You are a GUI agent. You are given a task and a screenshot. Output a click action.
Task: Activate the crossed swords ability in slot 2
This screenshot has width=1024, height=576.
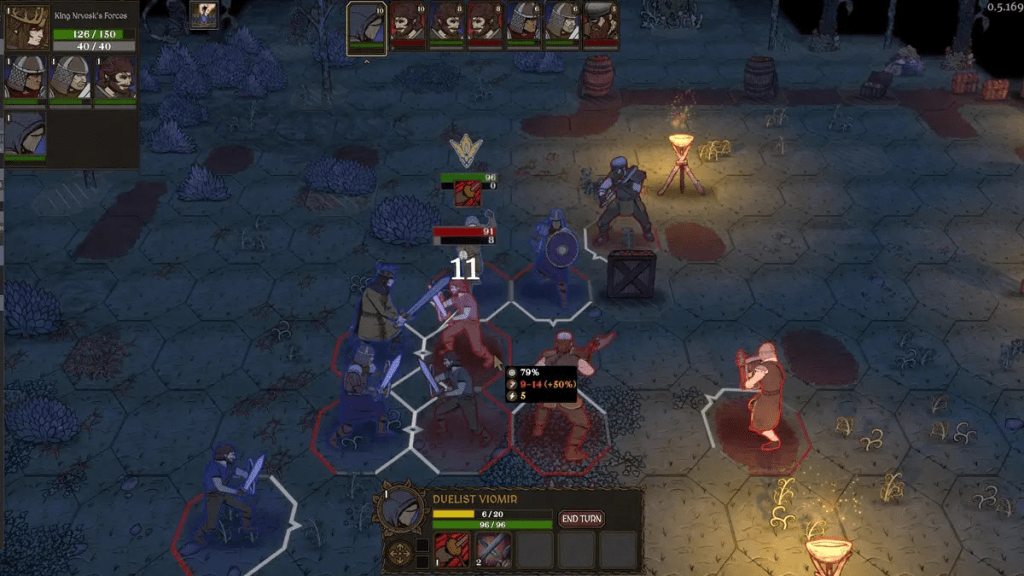pyautogui.click(x=493, y=549)
